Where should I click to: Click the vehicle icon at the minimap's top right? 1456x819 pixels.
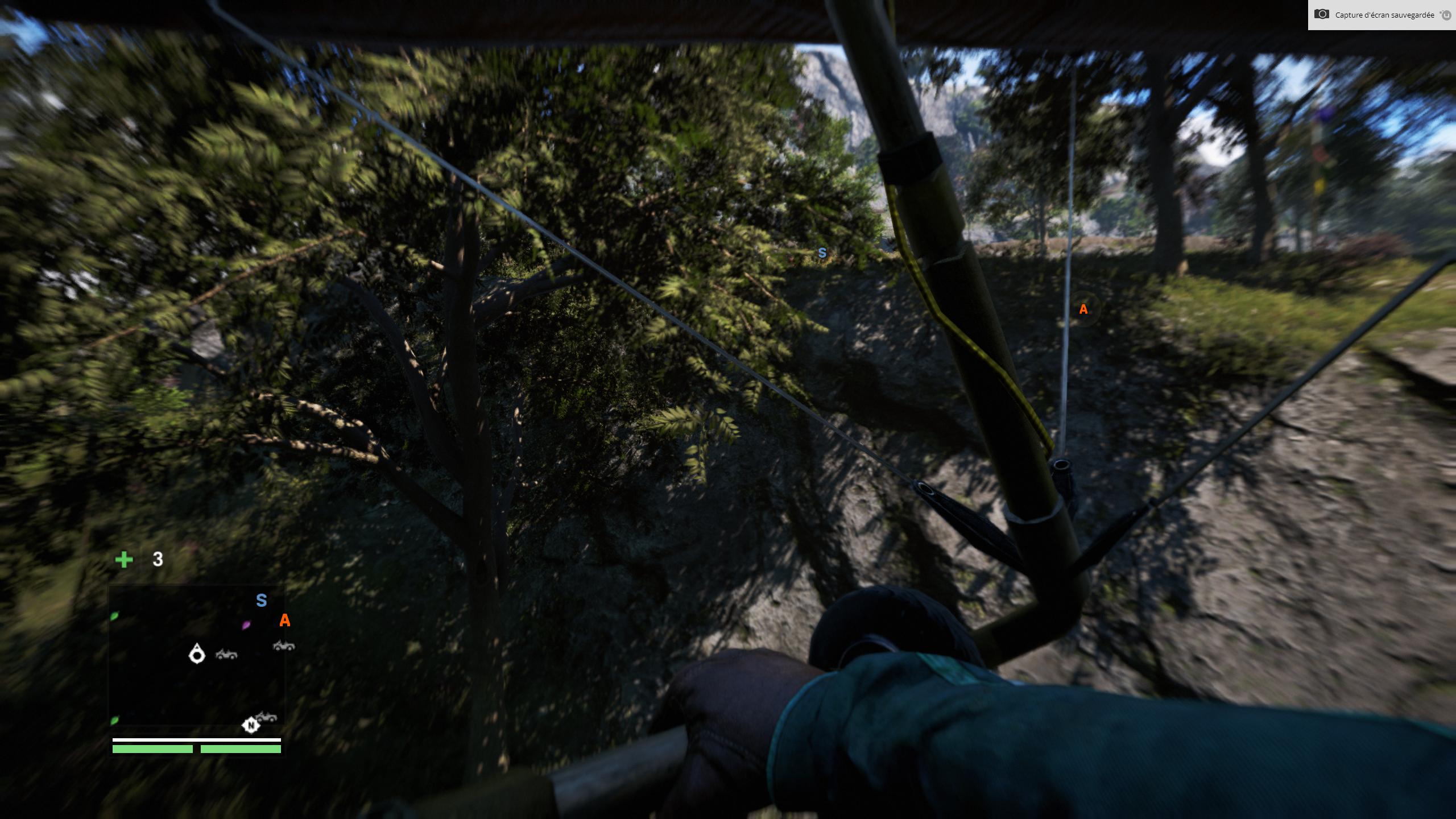click(x=284, y=647)
